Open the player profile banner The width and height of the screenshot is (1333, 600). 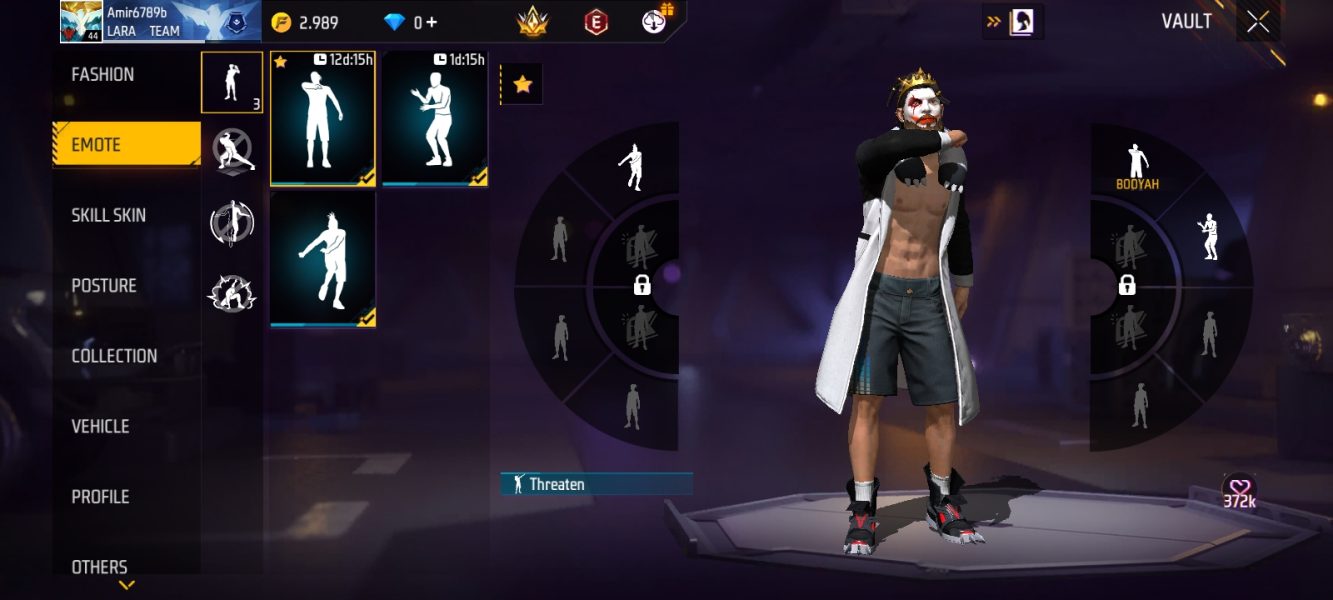160,21
